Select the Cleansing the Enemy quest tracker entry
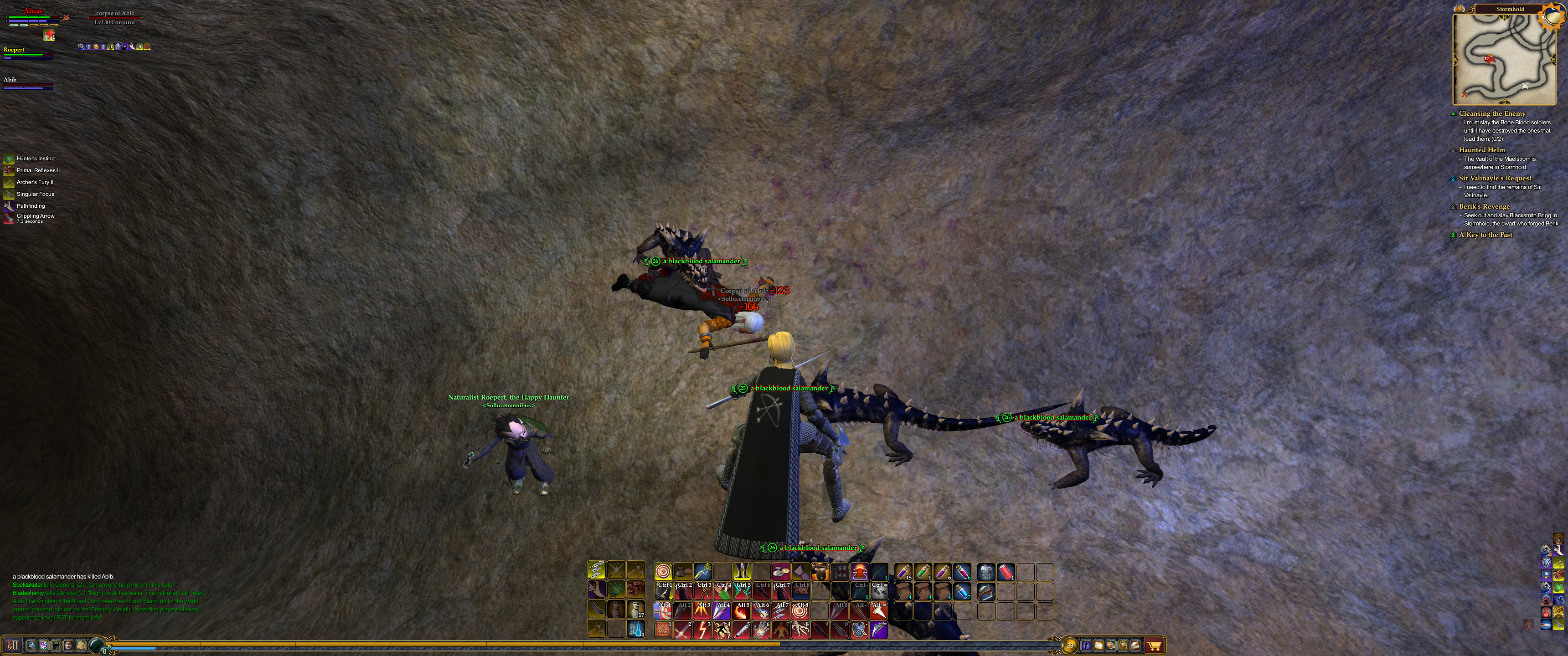Viewport: 1568px width, 656px height. [1492, 114]
